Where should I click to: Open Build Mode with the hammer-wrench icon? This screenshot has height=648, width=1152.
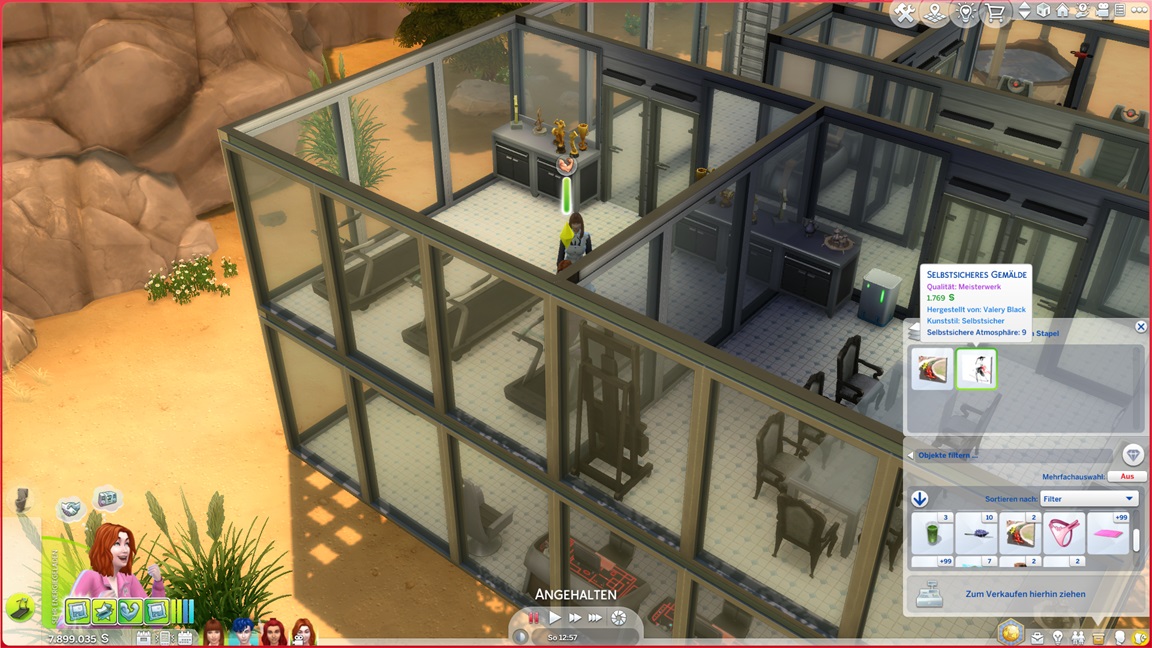(905, 13)
